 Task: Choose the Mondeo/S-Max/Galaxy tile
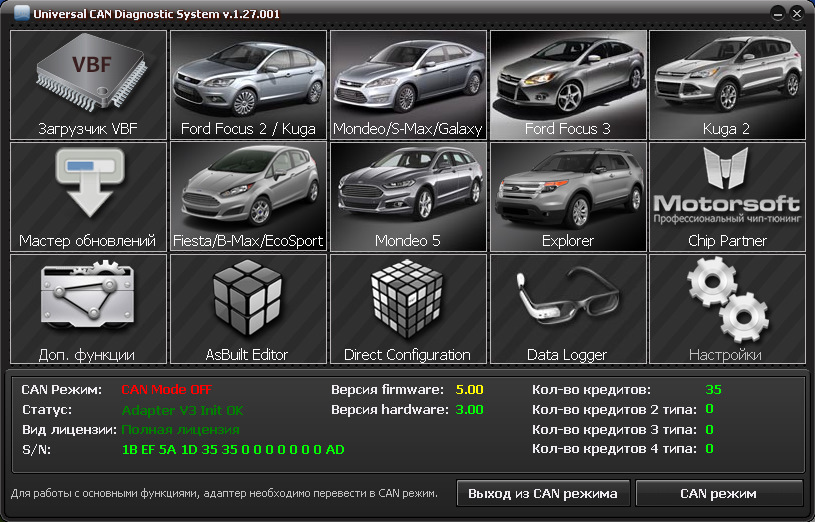[x=408, y=85]
